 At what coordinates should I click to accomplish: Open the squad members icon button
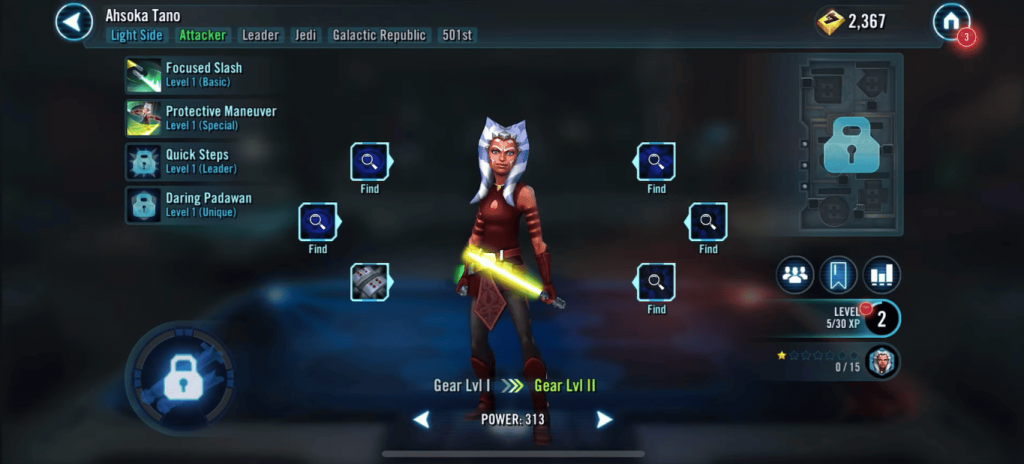point(795,275)
